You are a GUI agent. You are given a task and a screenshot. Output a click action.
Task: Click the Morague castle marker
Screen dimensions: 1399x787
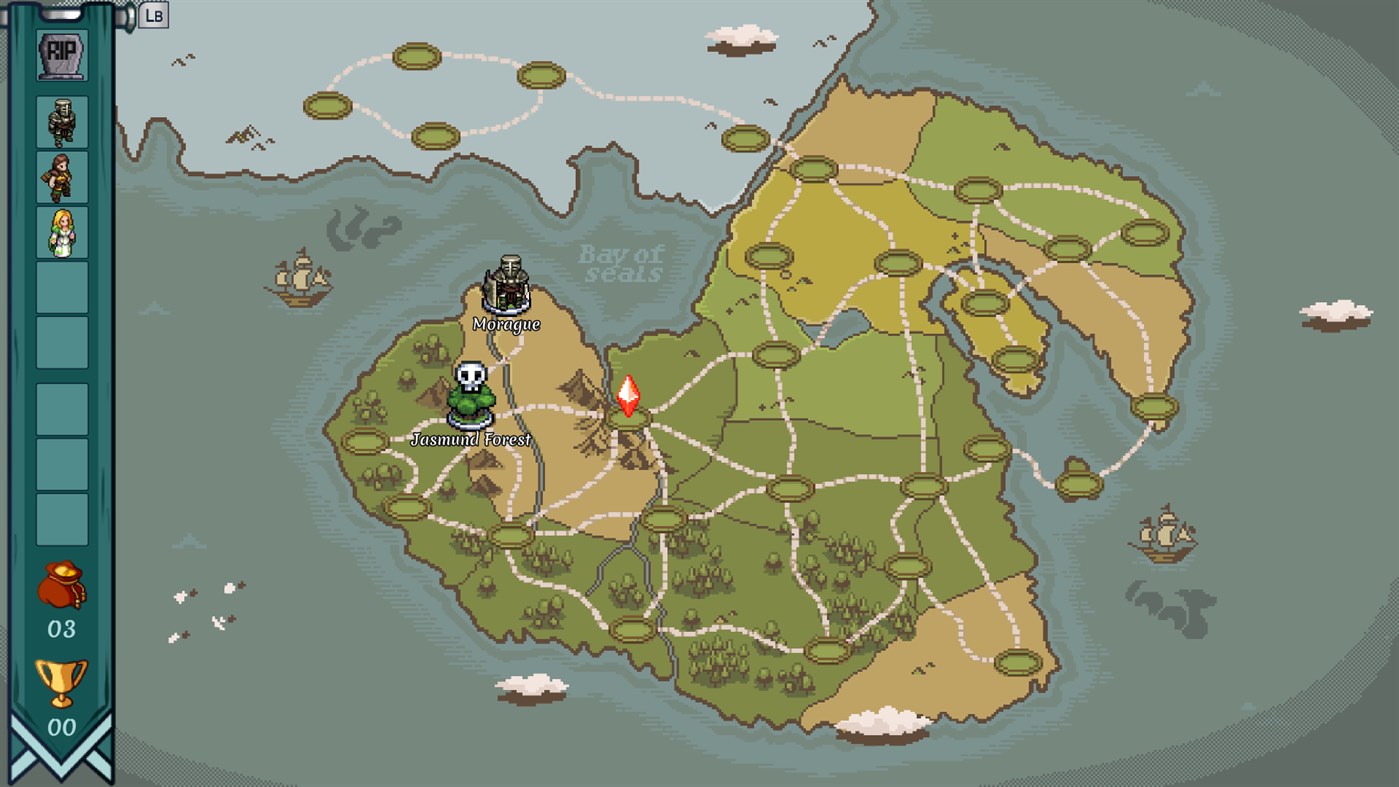pos(505,285)
